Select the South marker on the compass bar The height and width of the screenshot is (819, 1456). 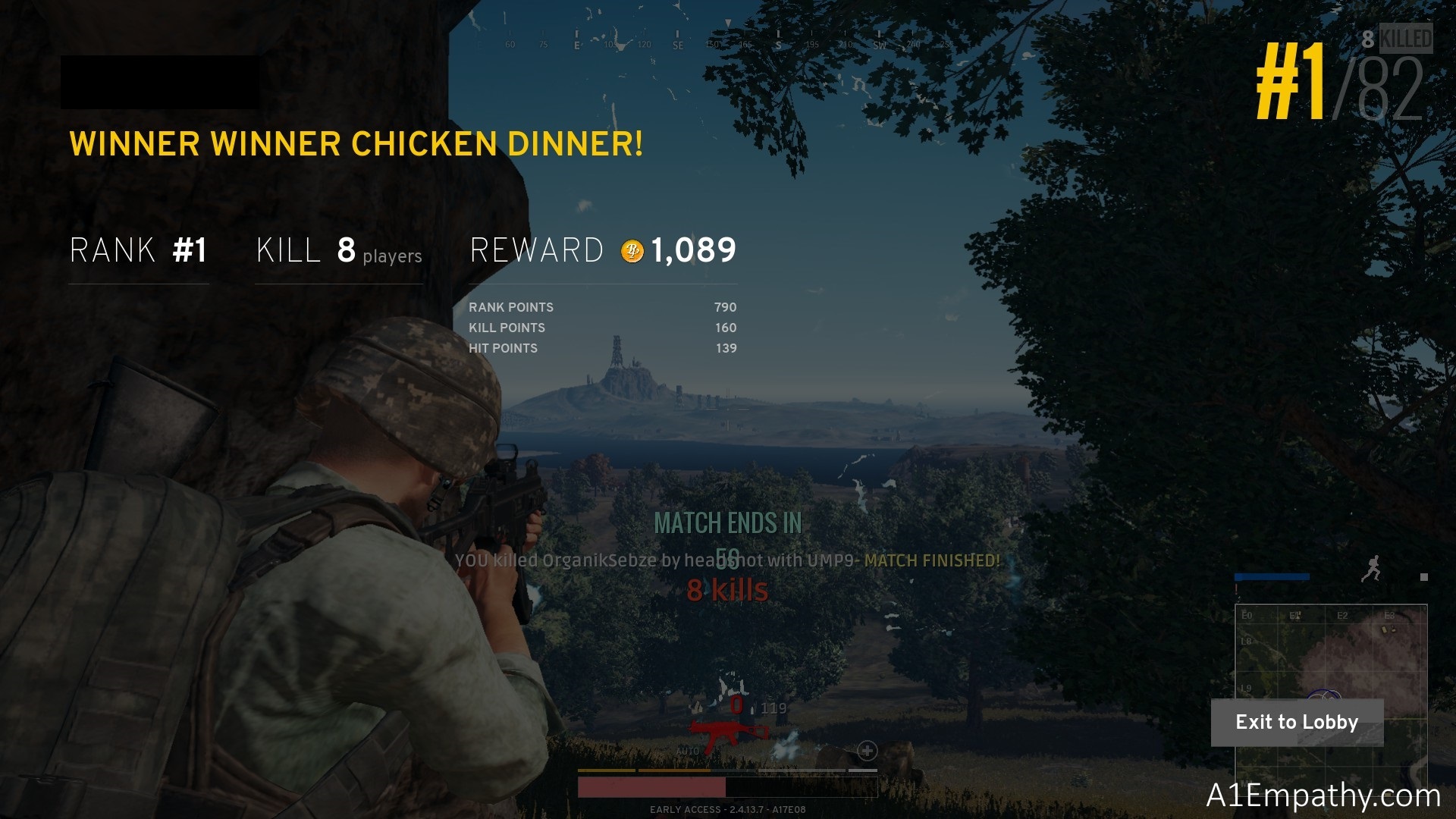point(777,45)
